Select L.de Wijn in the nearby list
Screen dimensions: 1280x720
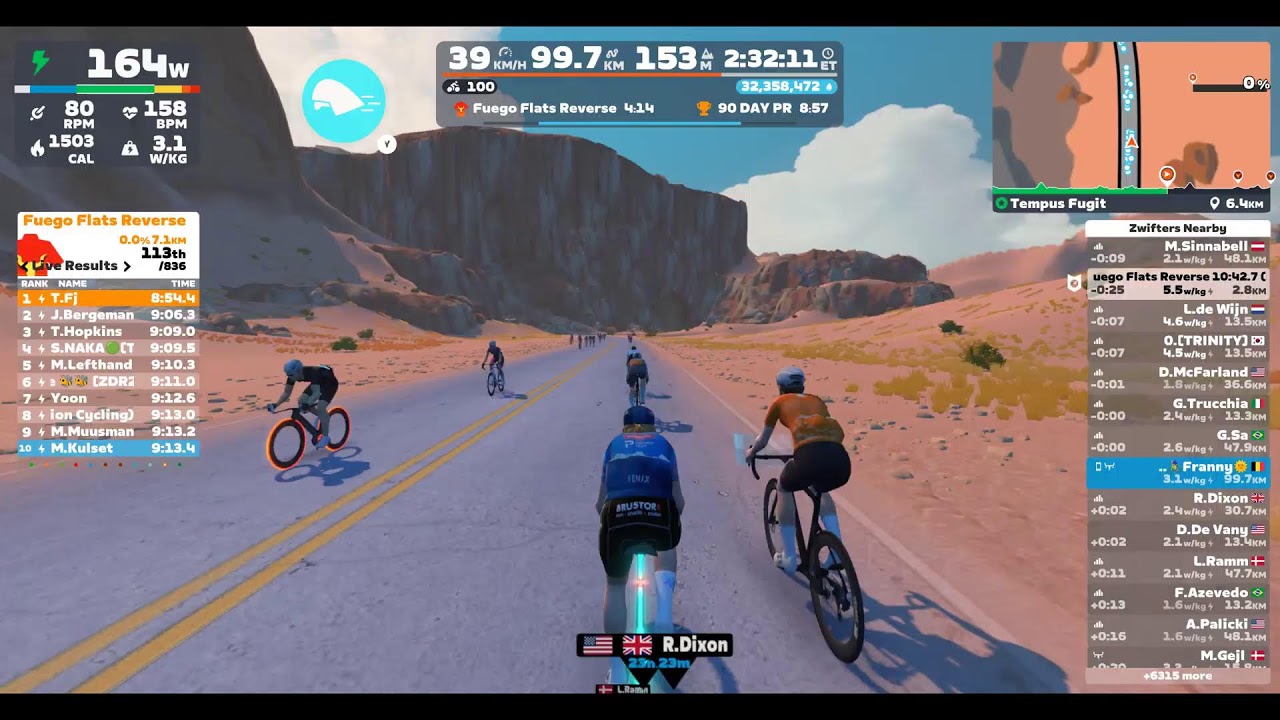[x=1177, y=315]
